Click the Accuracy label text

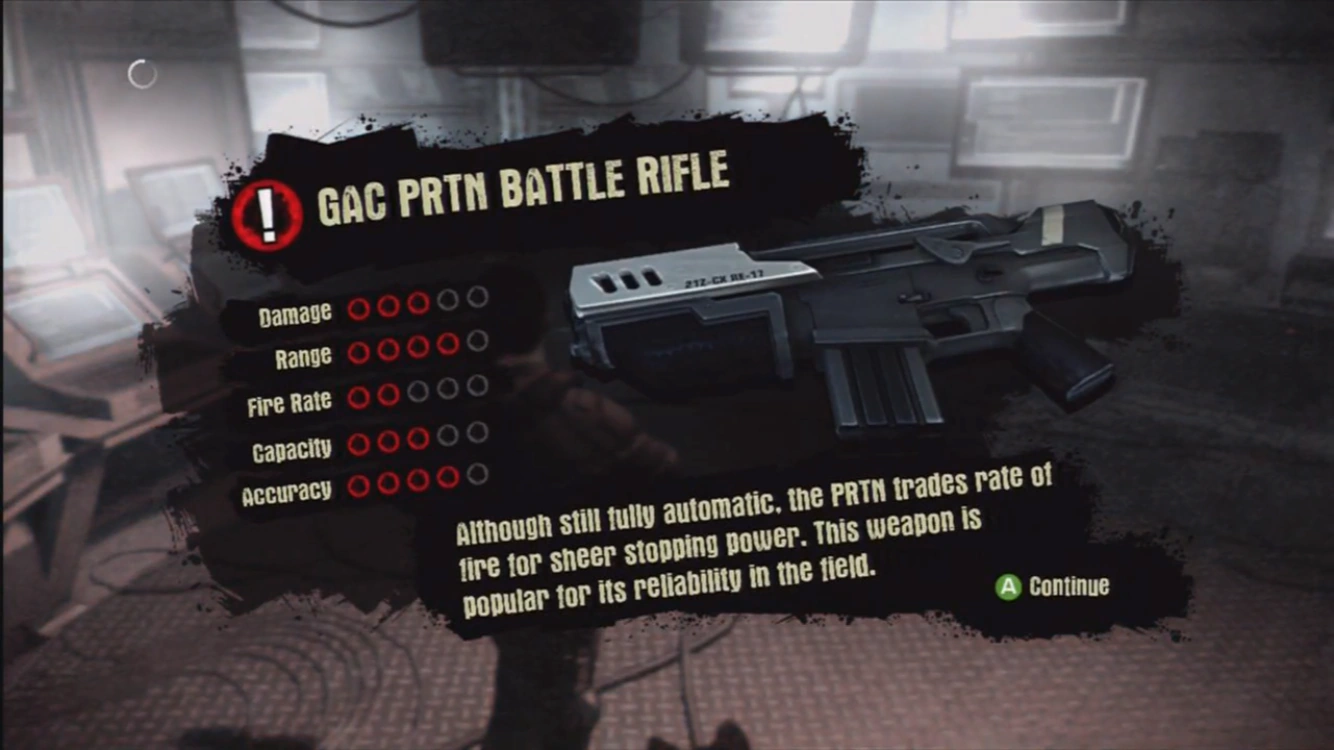[x=290, y=490]
